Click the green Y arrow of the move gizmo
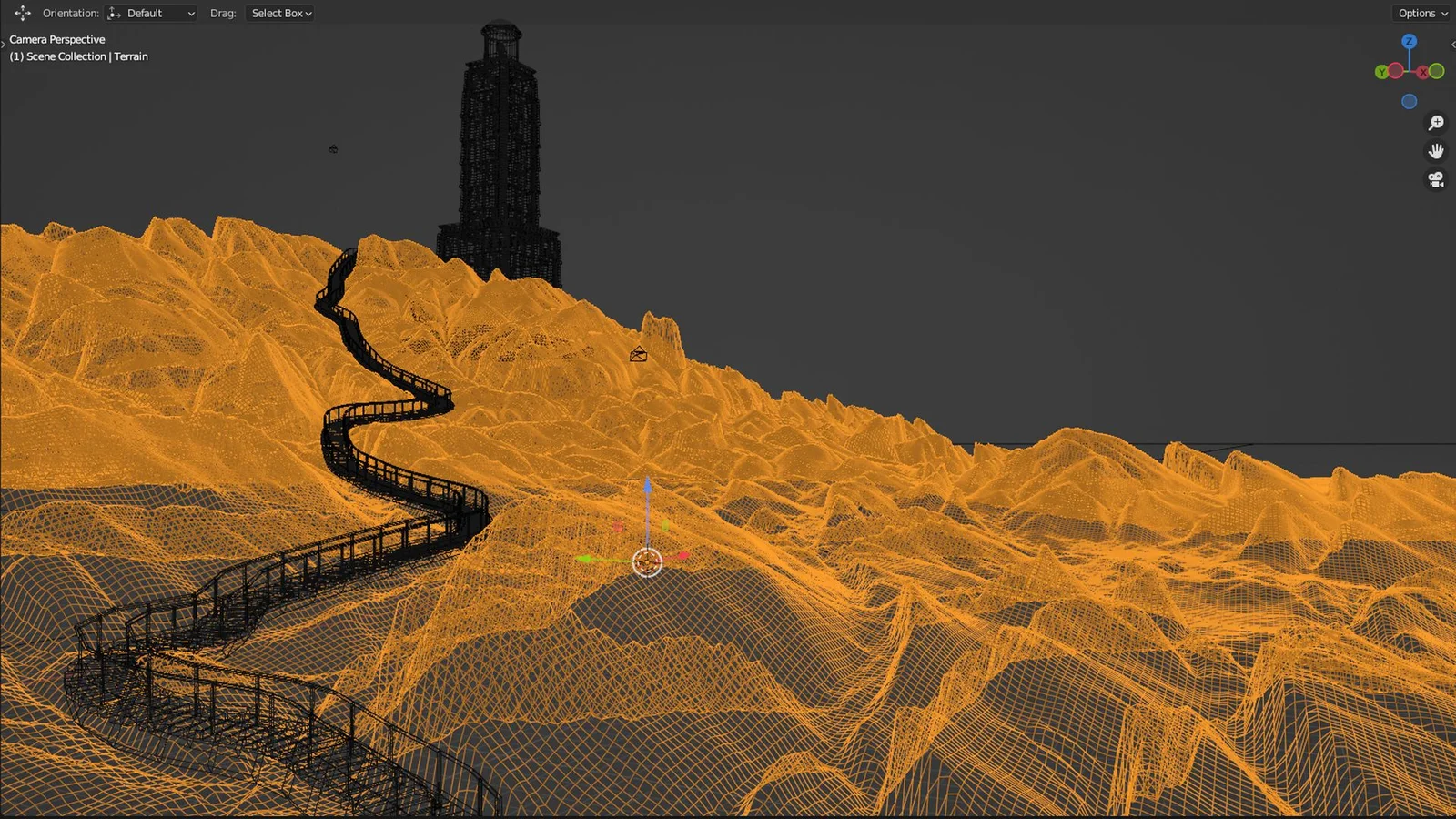Viewport: 1456px width, 819px height. pyautogui.click(x=587, y=557)
